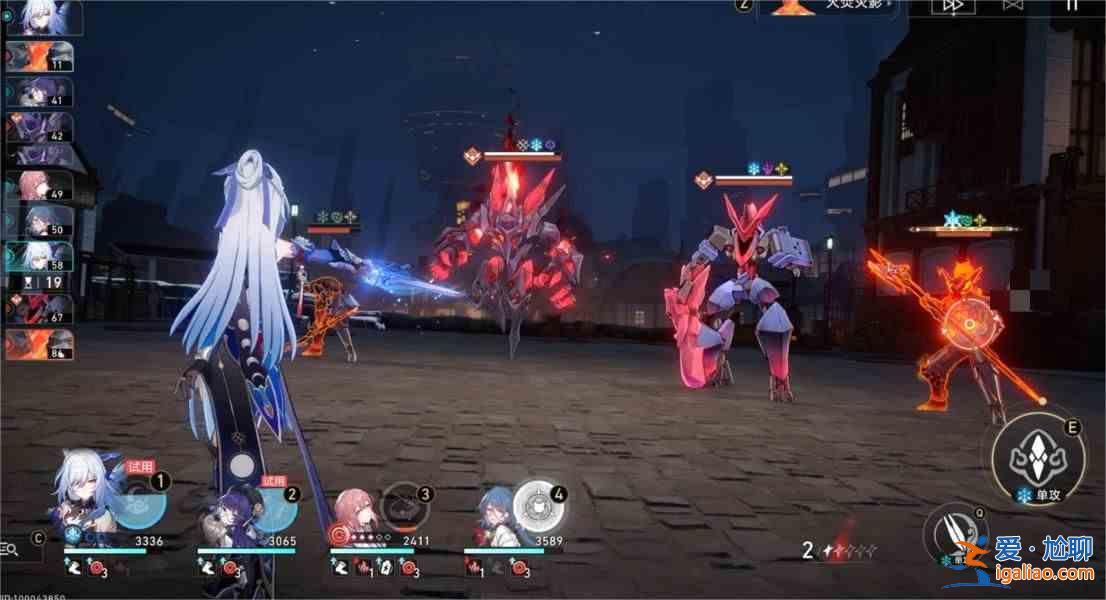Trigger the pink-haired character's ultimate (3)
Screen dimensions: 1106x600
[404, 505]
